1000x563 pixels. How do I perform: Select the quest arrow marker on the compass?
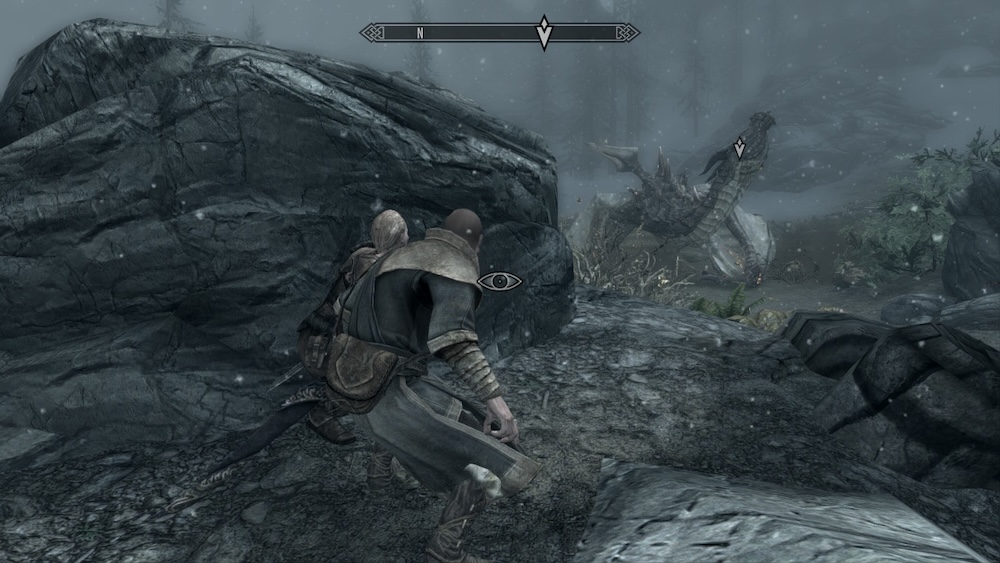(544, 32)
